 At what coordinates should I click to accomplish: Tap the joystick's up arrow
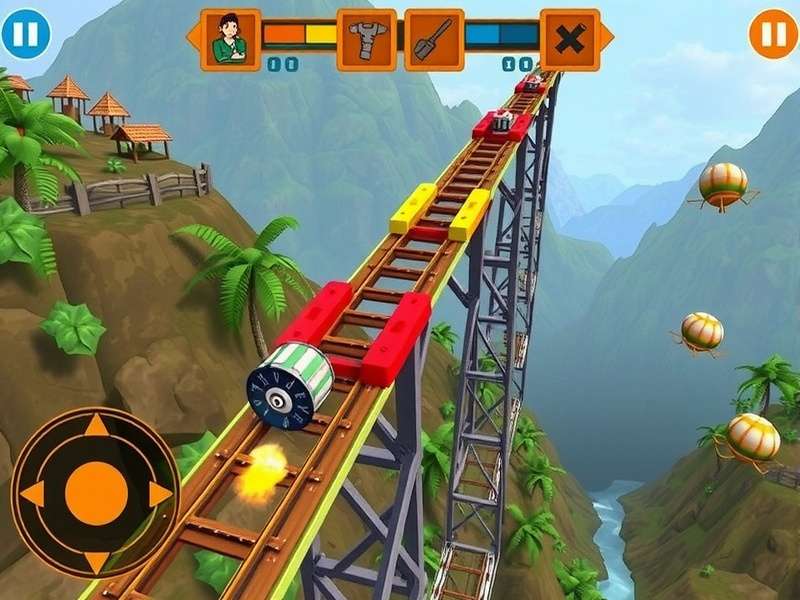pos(96,427)
